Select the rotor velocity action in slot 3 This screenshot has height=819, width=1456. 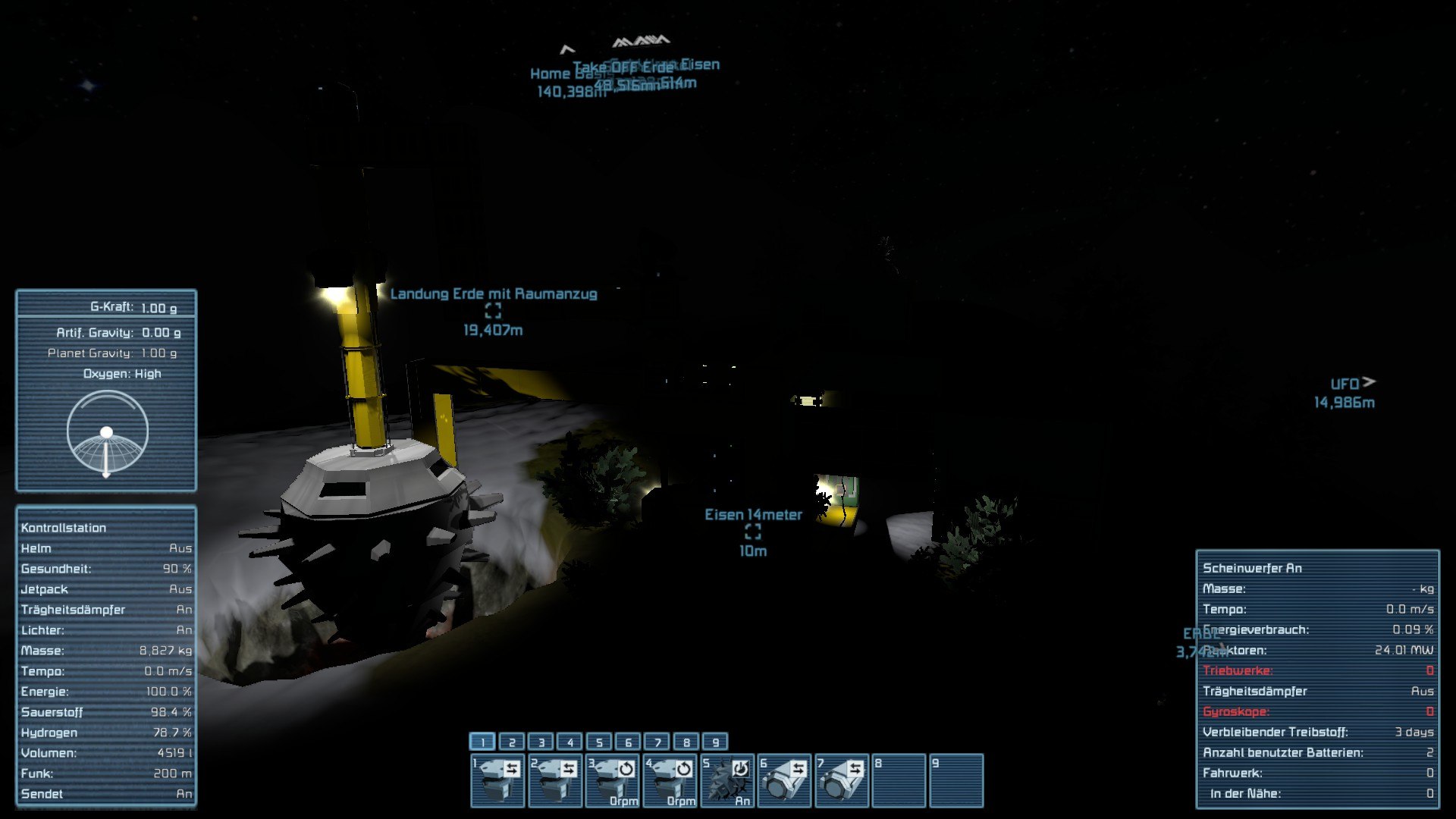613,780
